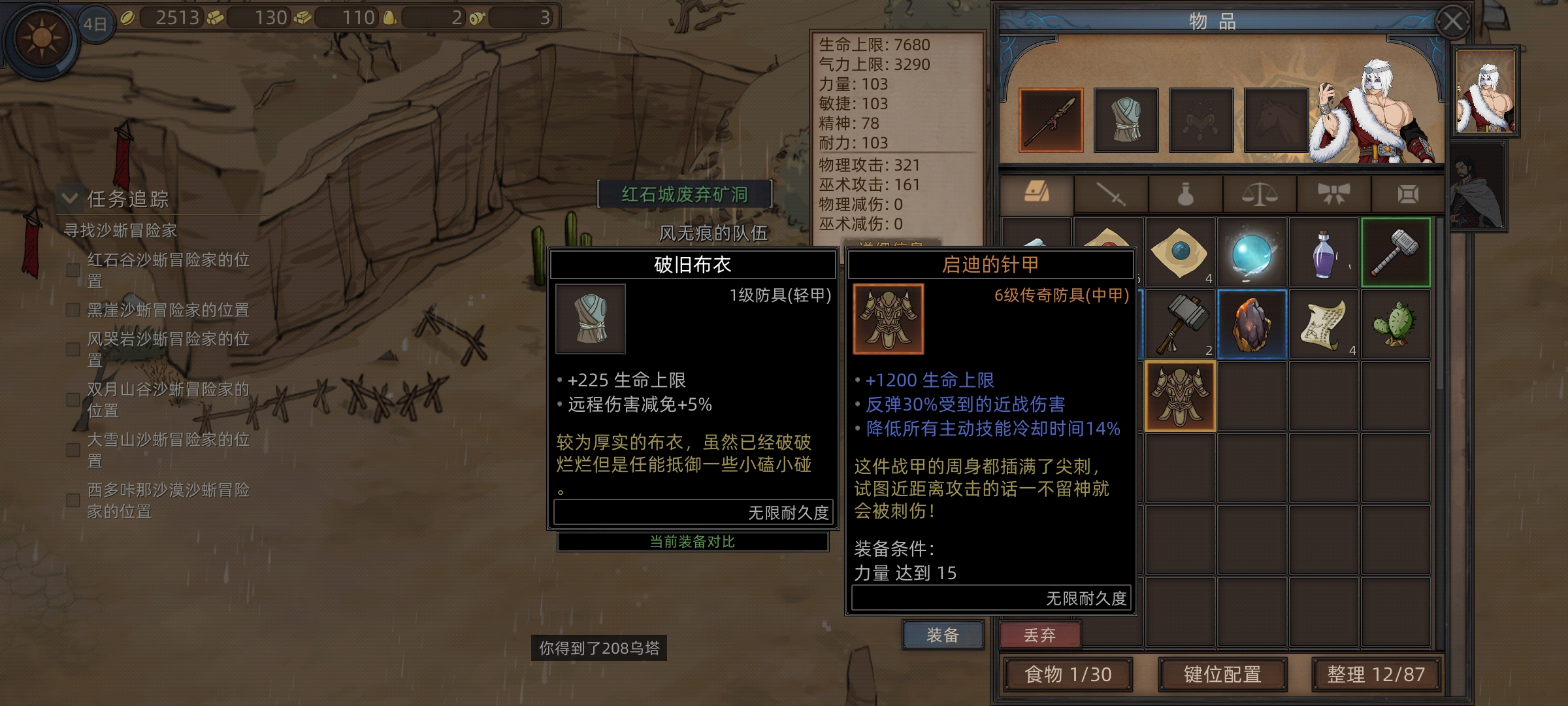Switch to the bow ribbon tab
Viewport: 1568px width, 706px height.
tap(1333, 194)
